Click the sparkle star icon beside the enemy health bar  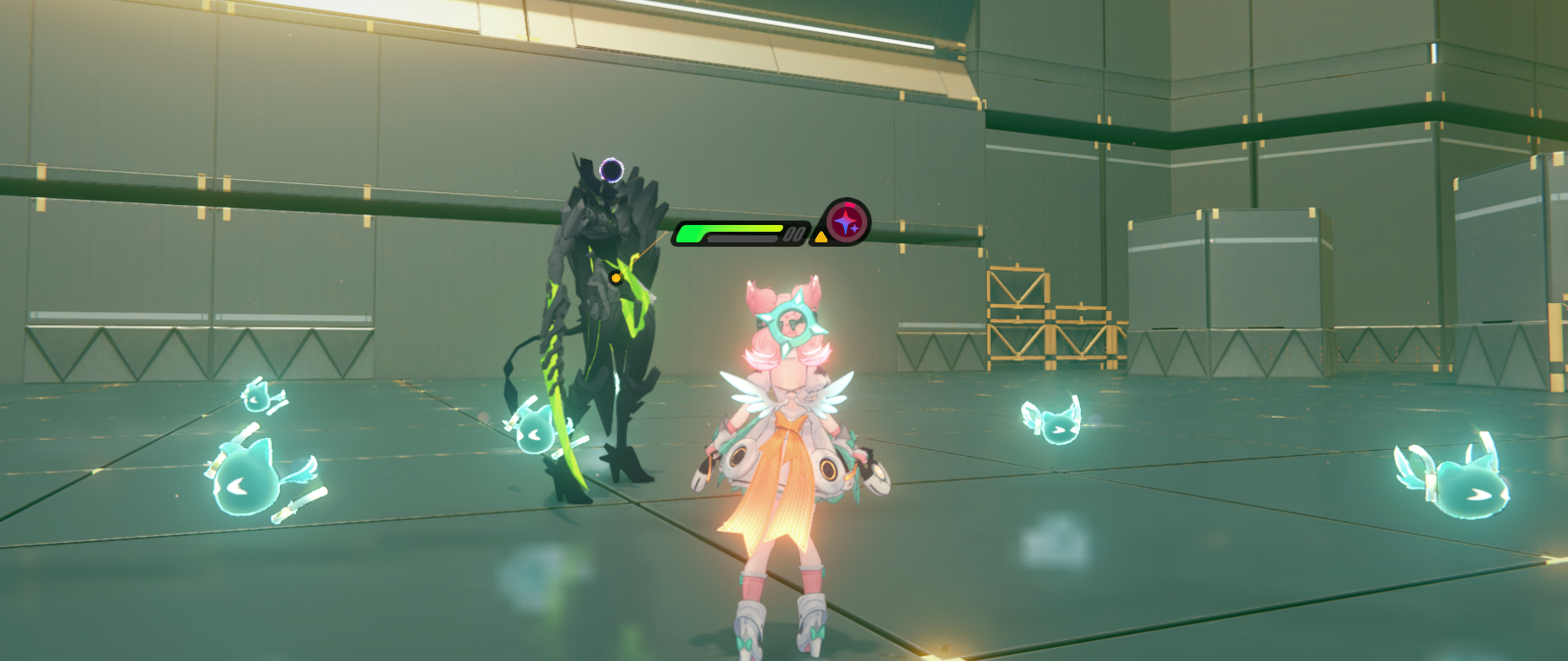(847, 222)
